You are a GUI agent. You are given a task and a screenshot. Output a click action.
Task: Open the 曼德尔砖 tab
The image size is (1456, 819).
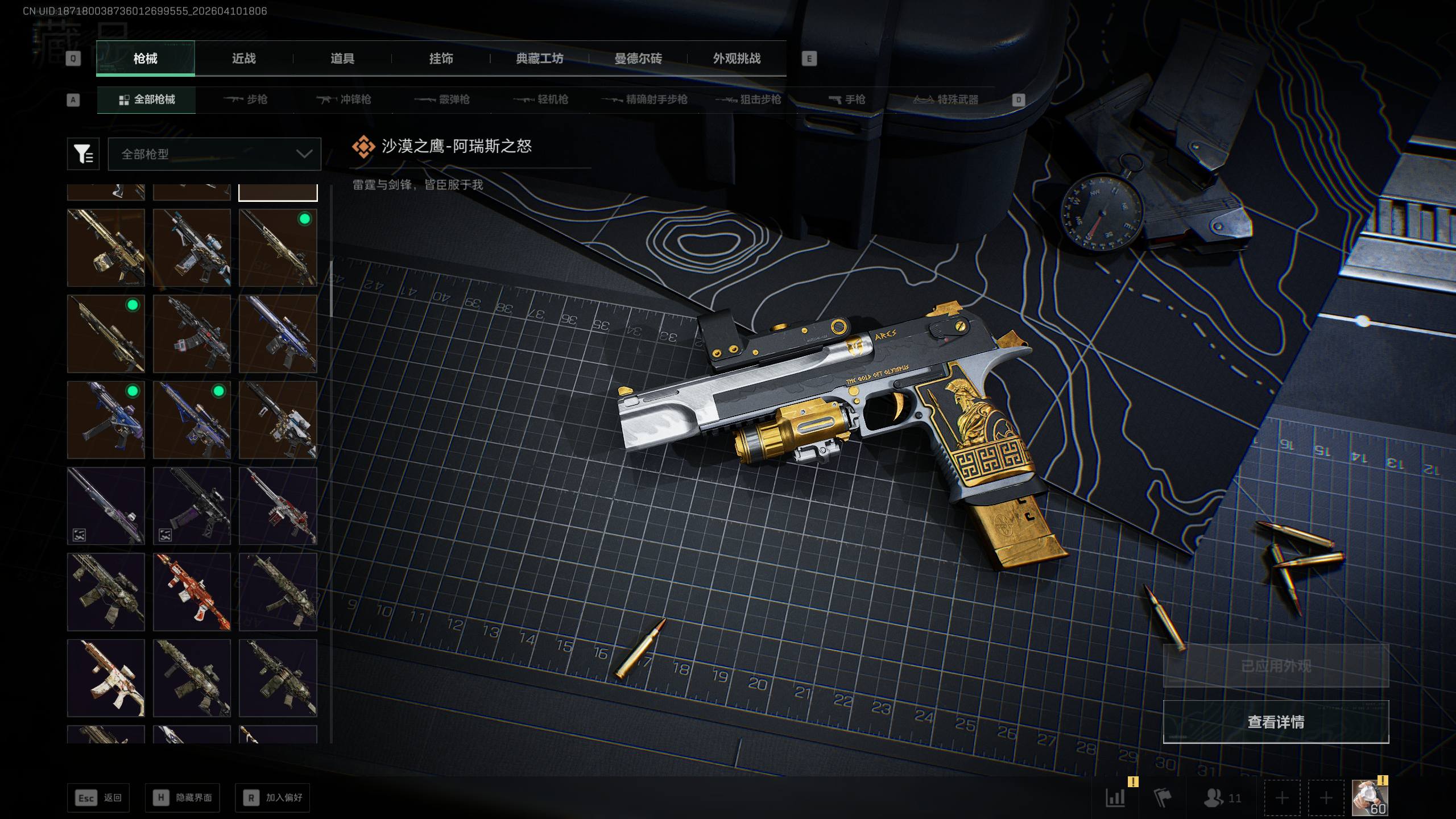638,59
